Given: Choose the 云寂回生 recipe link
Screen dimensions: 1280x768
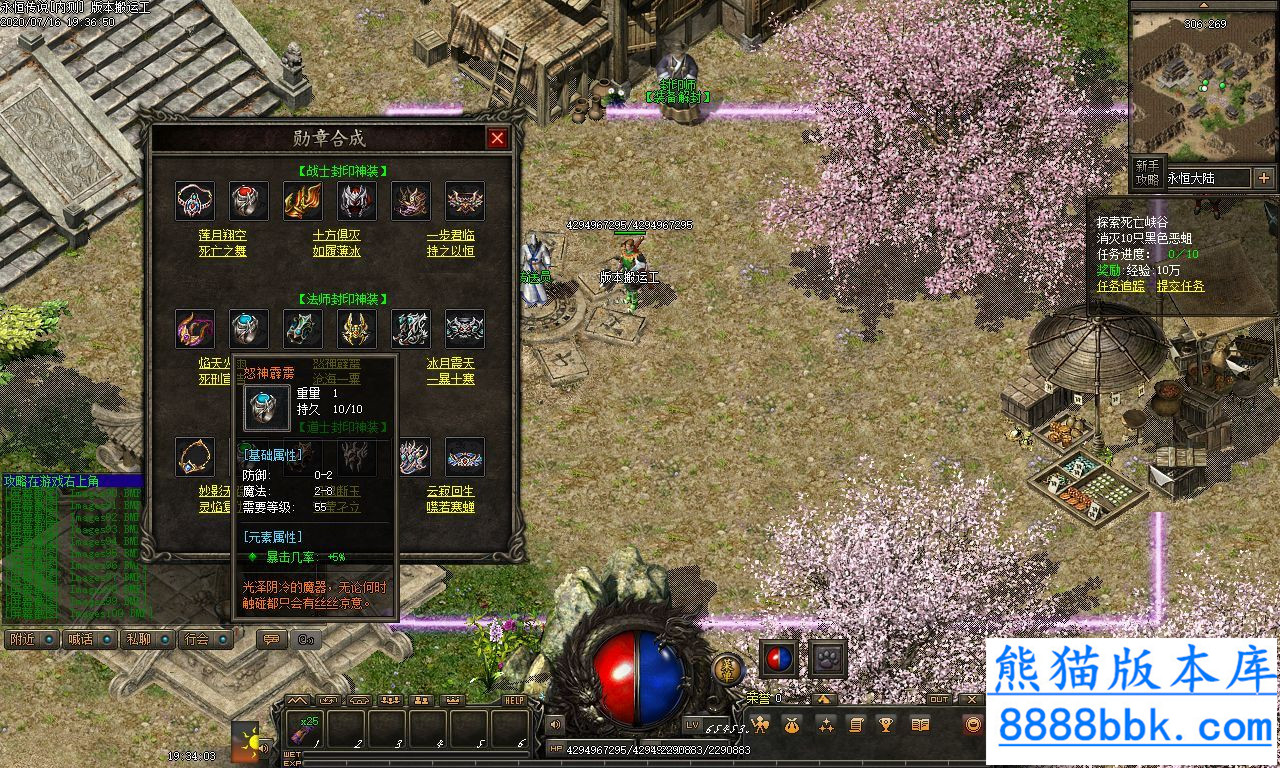Looking at the screenshot, I should (450, 491).
